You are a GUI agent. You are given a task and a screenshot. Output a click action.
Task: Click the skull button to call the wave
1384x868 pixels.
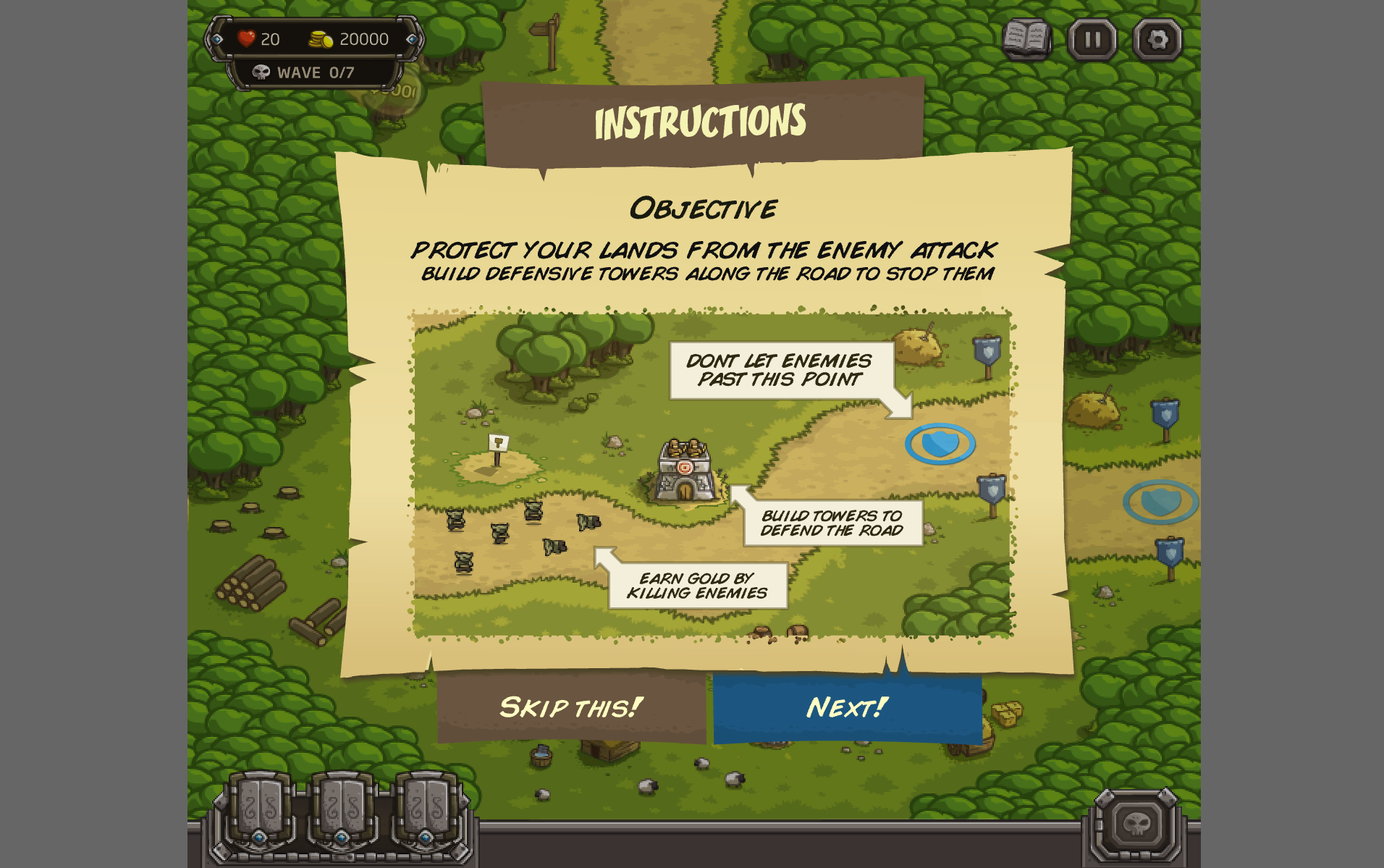[1136, 823]
